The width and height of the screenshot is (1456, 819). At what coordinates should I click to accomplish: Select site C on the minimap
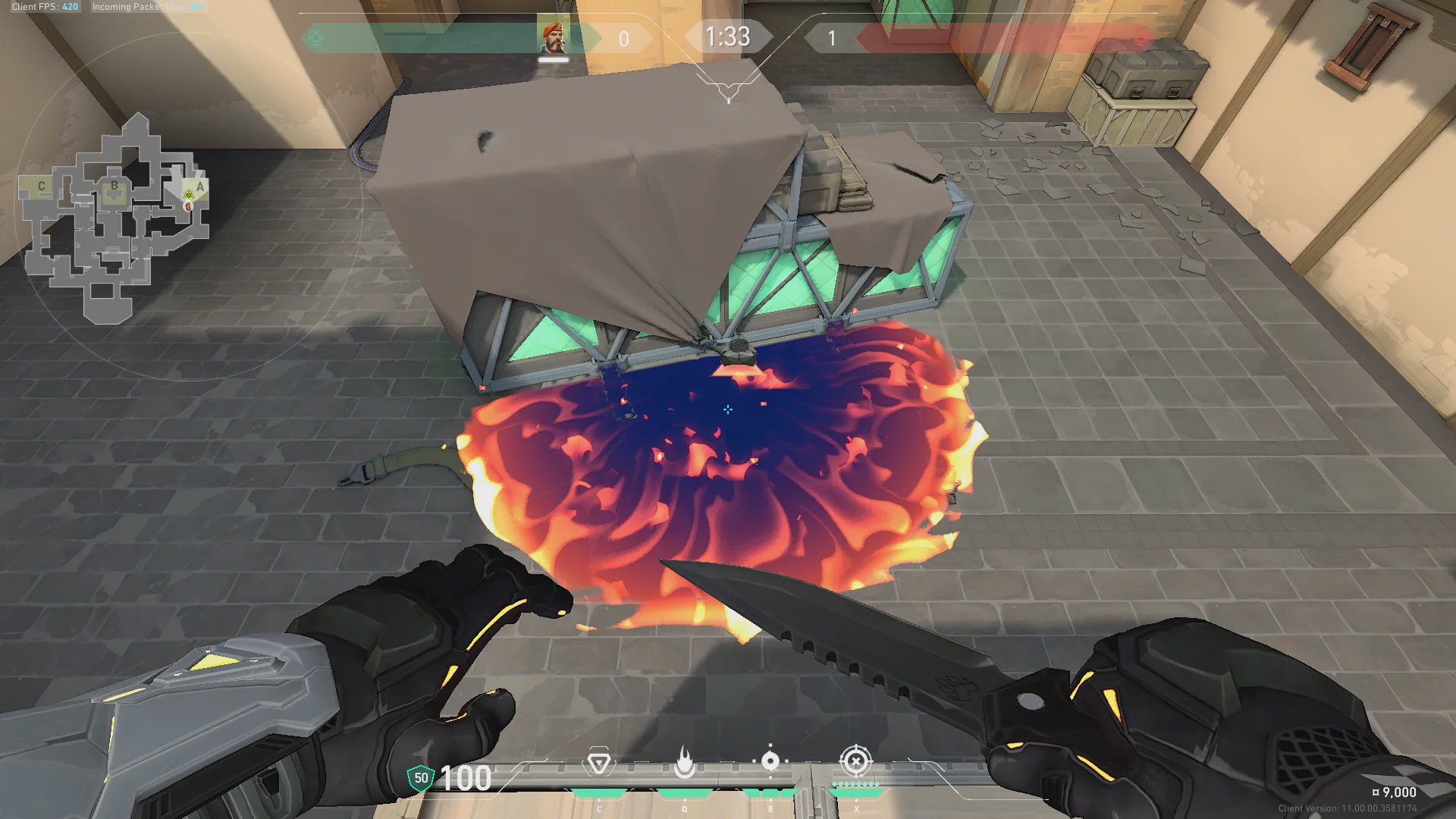point(42,186)
